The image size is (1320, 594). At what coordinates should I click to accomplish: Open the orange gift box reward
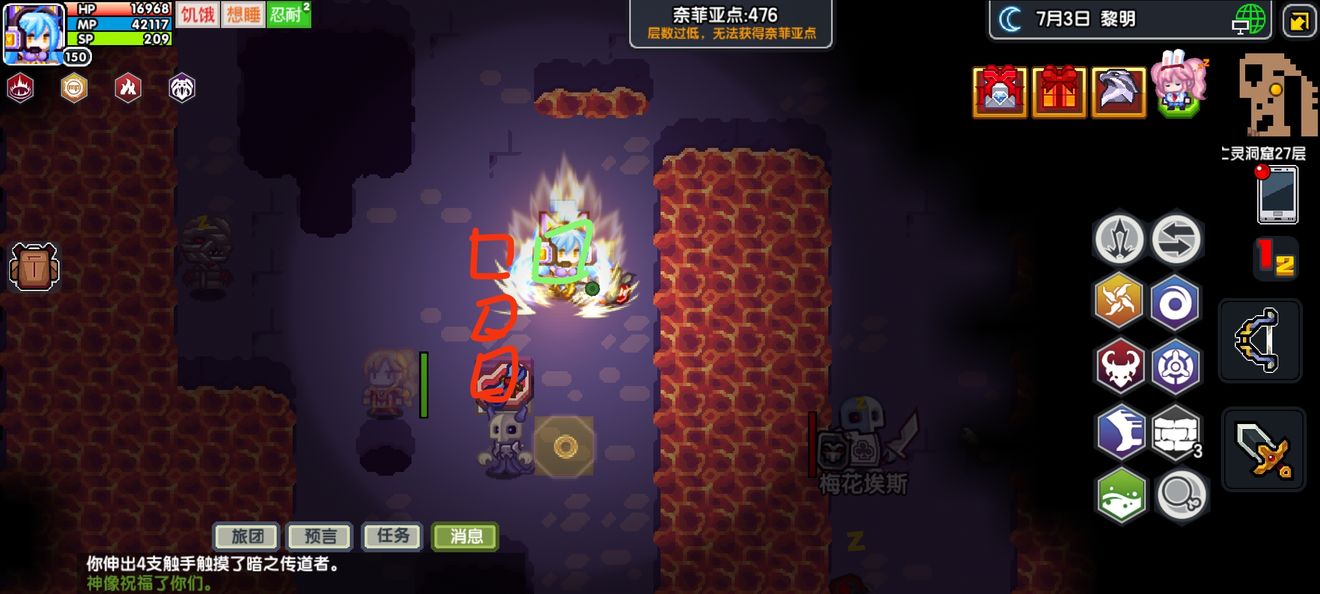point(1059,92)
